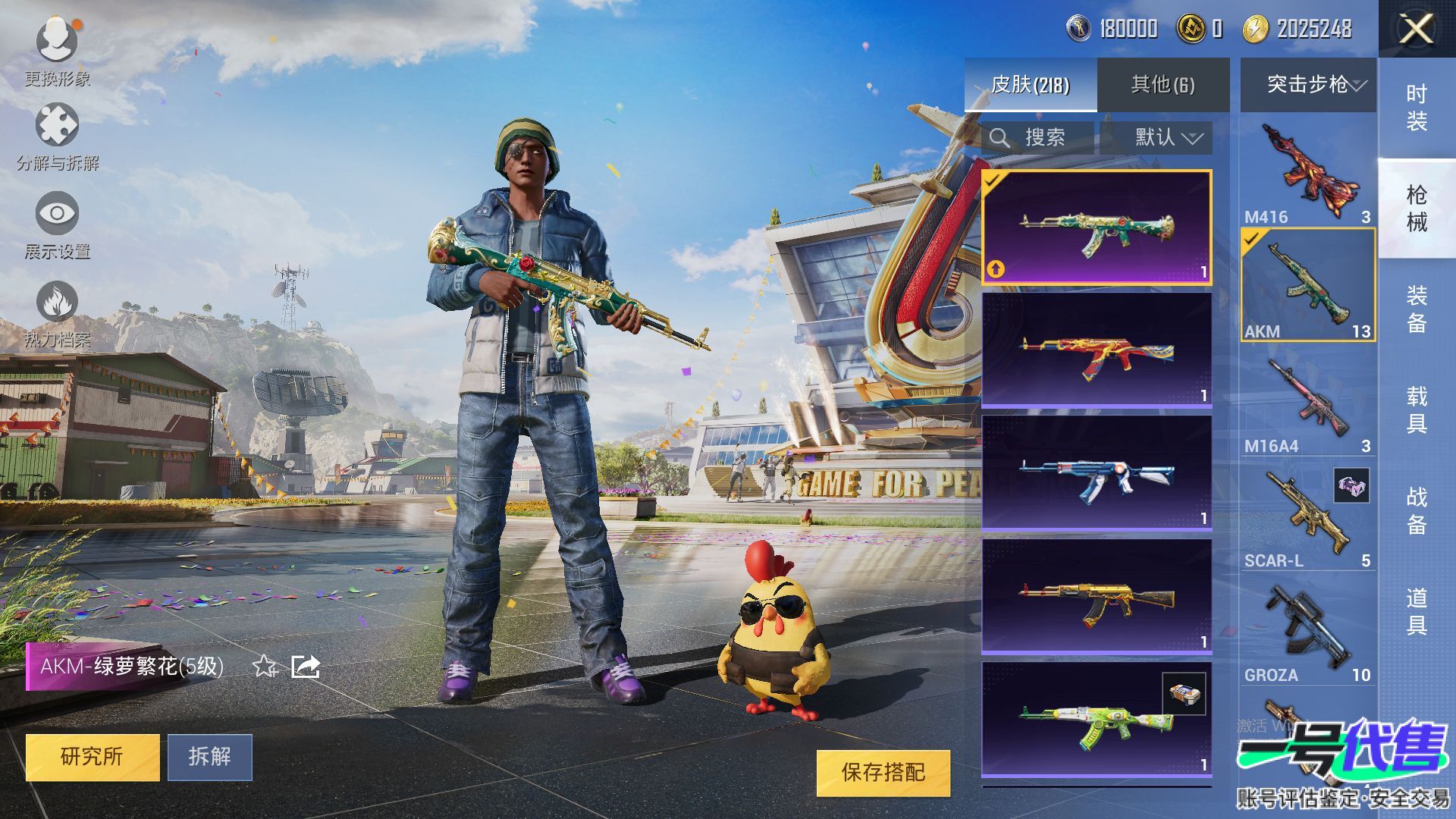The image size is (1456, 819).
Task: Open the 默认 sort order dropdown
Action: (1156, 138)
